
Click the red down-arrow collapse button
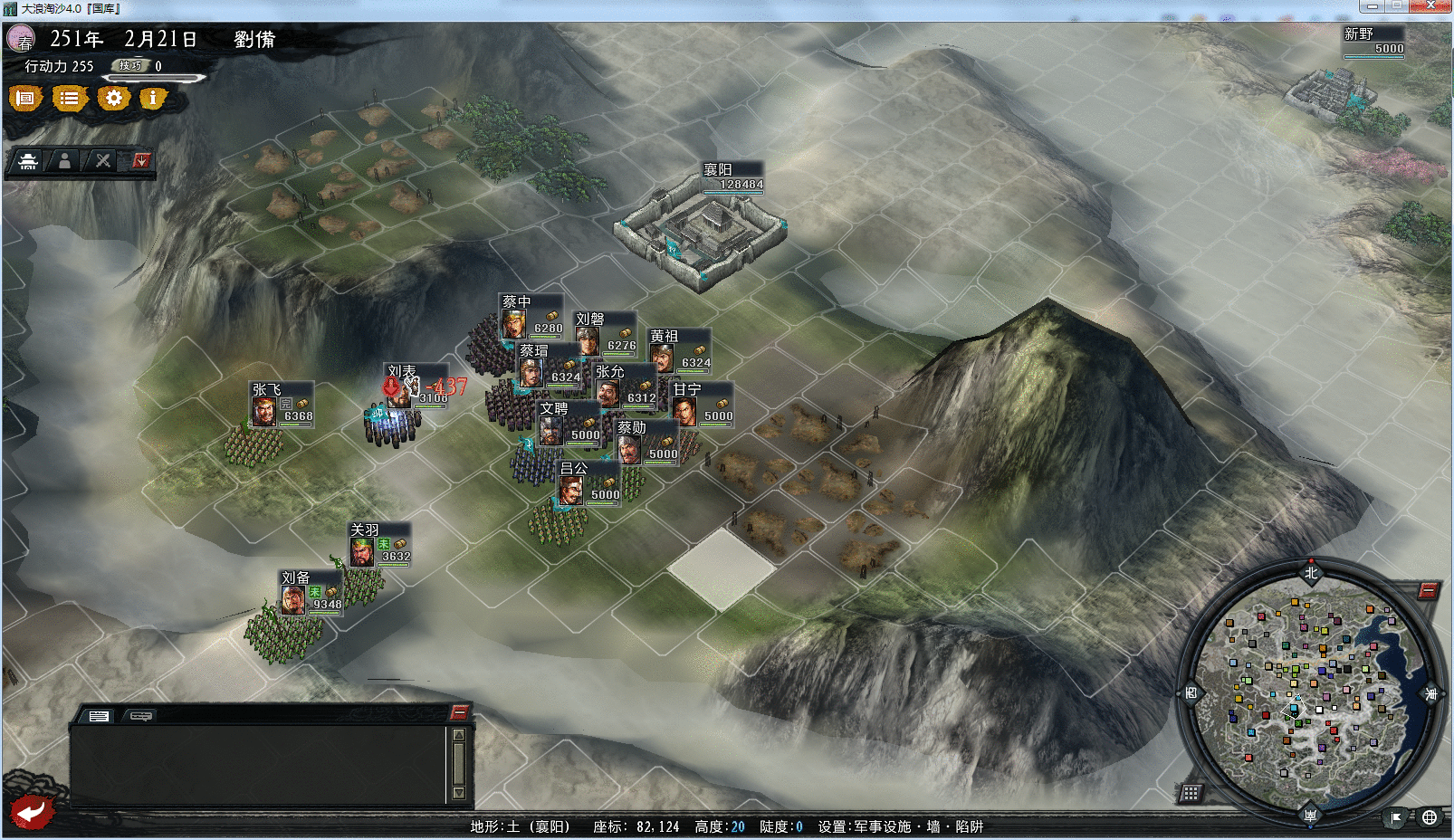pos(141,161)
